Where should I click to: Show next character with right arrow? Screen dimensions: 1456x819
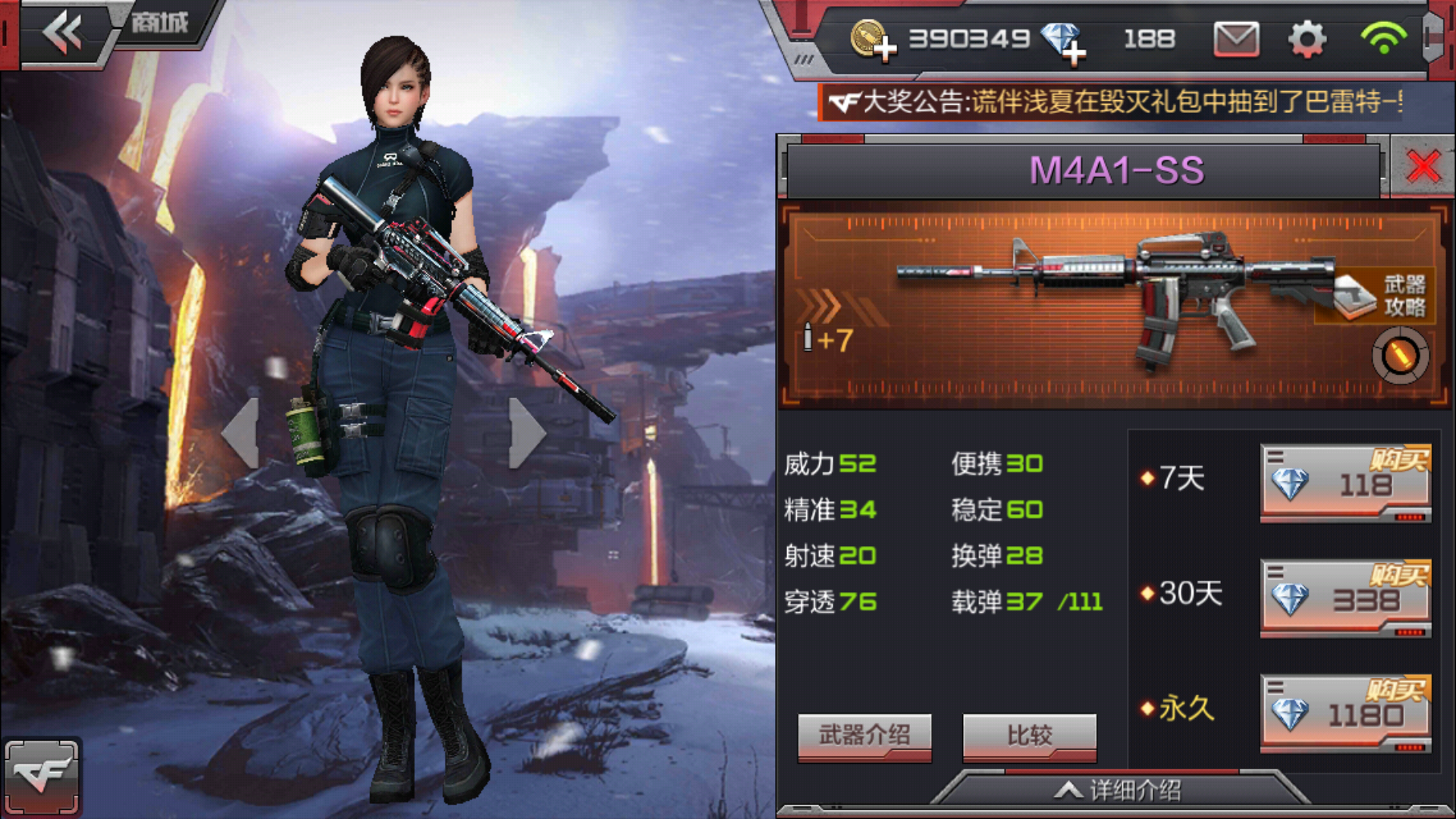526,432
